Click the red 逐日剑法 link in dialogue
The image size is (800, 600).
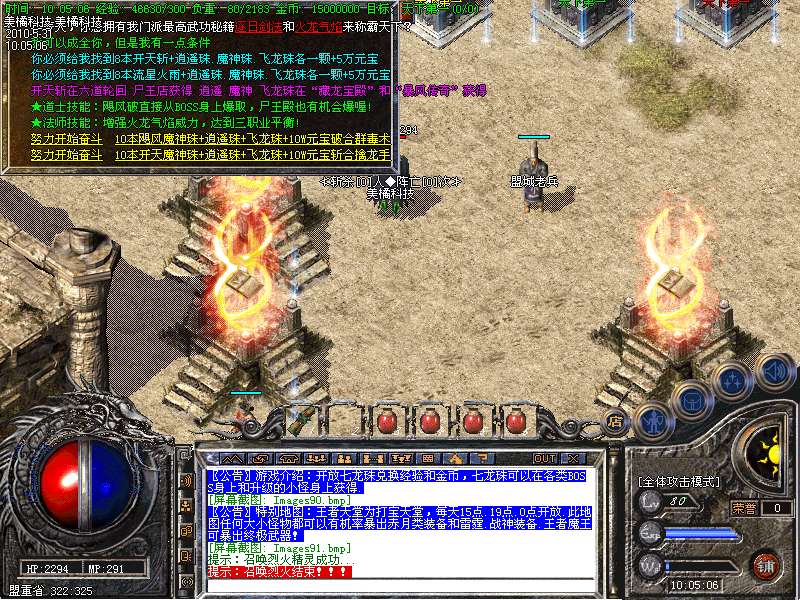261,26
